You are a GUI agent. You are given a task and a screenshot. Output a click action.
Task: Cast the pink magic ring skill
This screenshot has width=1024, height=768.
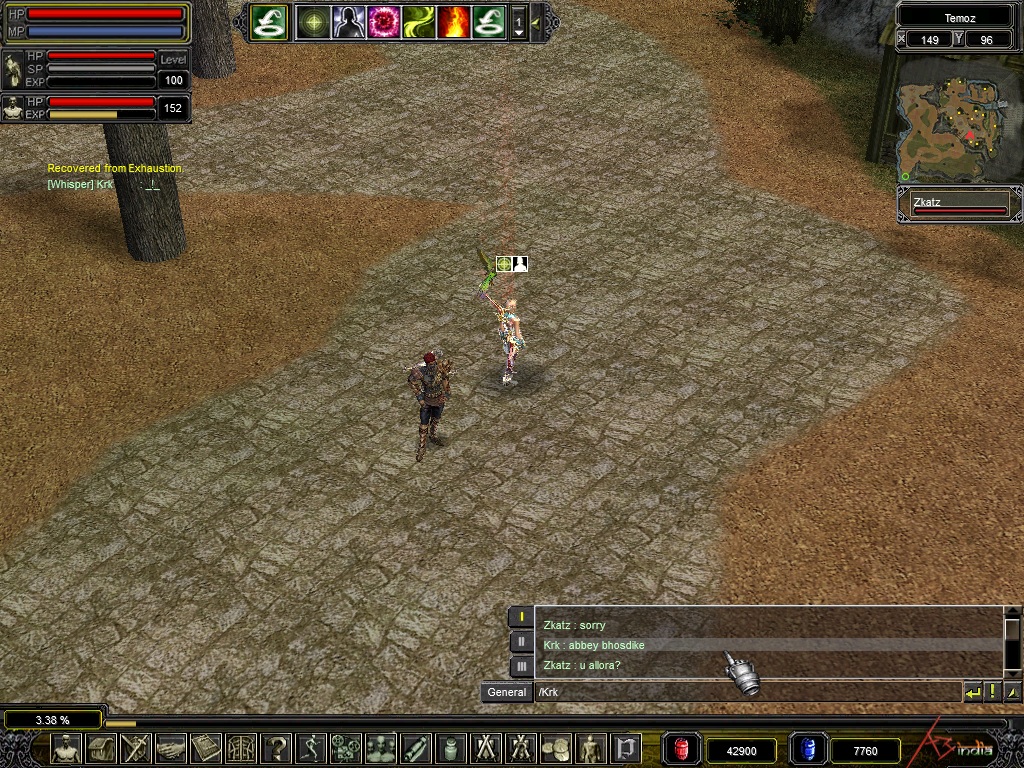point(383,21)
